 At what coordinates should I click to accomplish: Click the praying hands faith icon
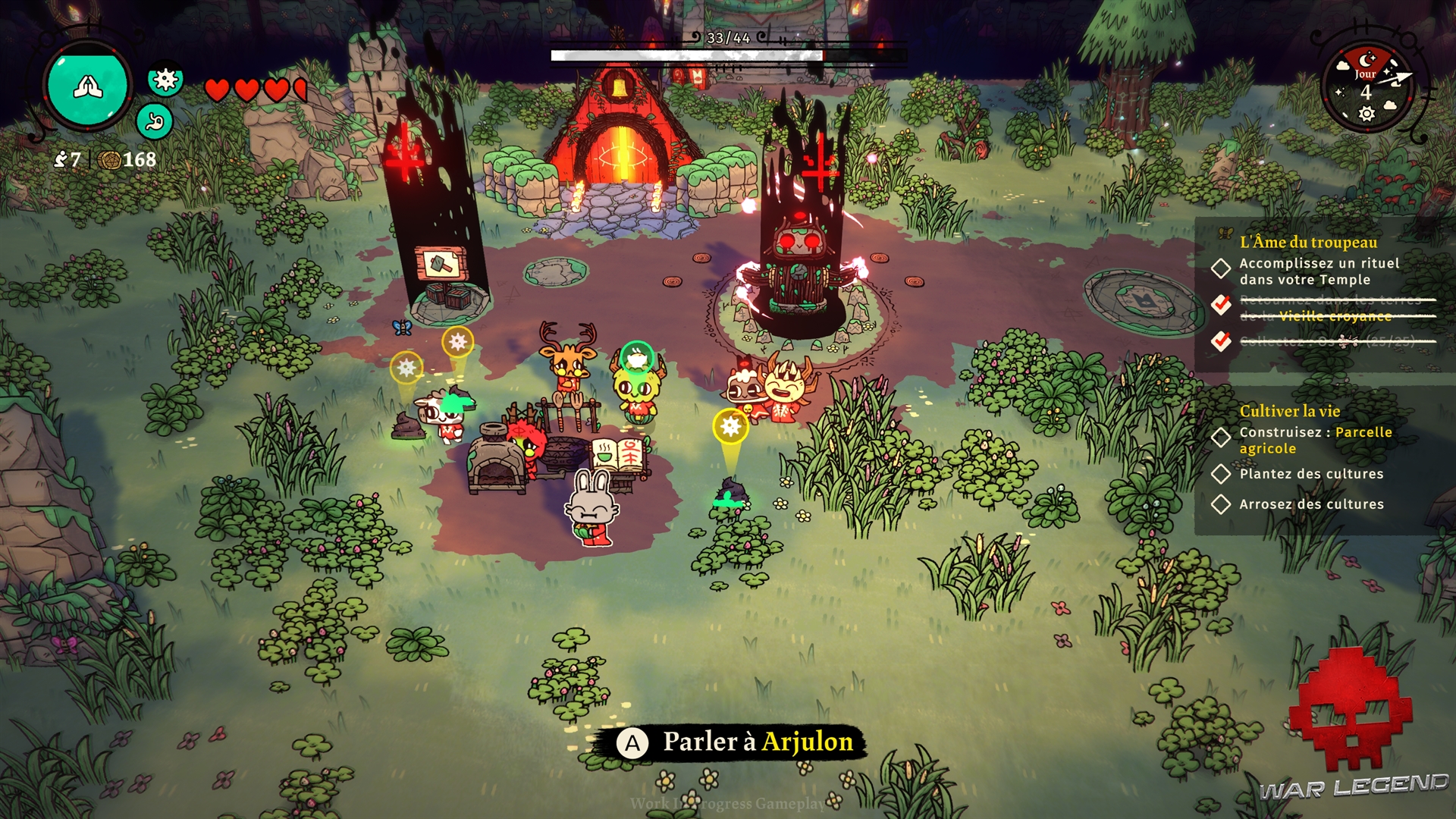88,86
